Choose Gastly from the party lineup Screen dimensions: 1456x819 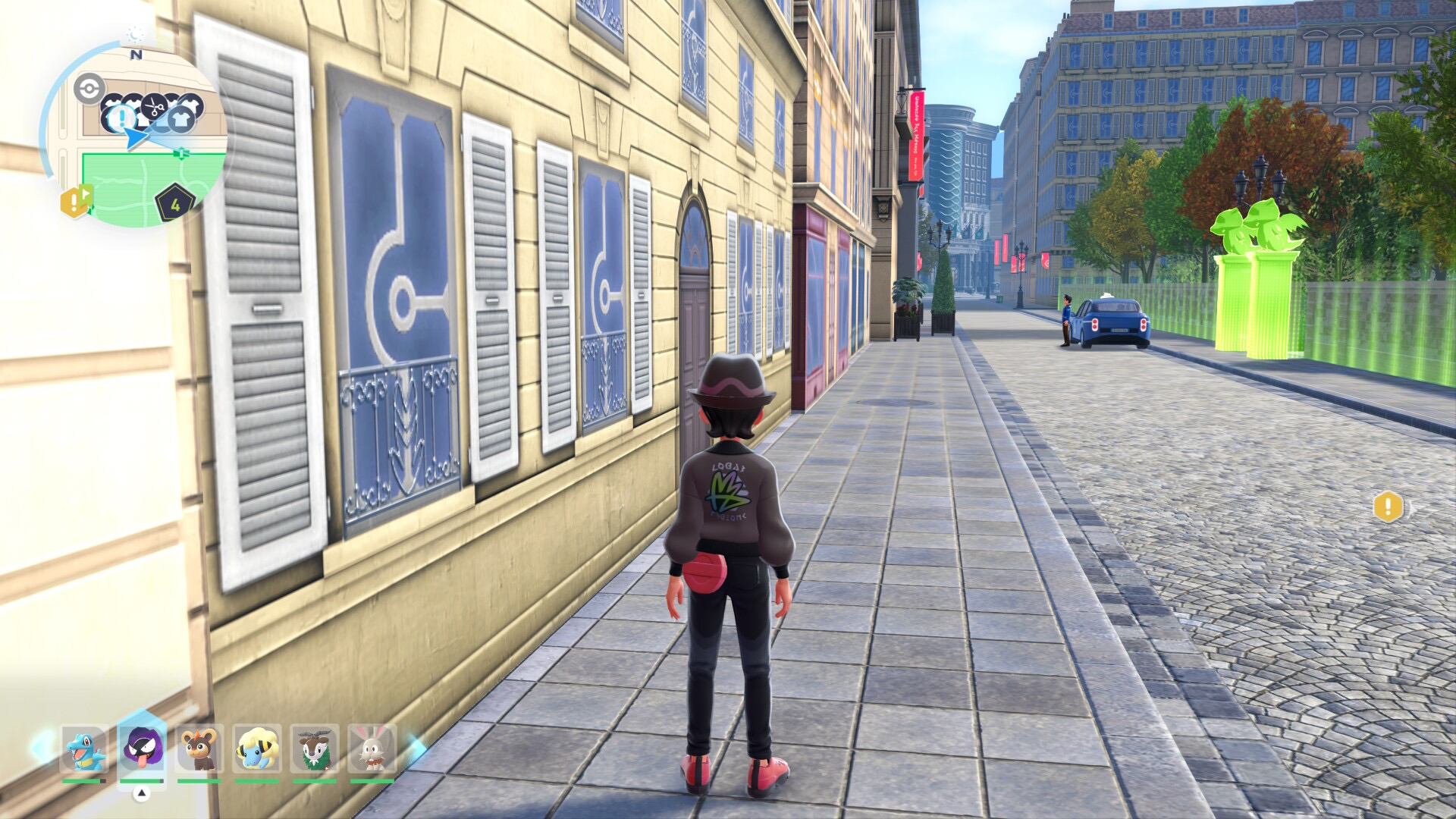pos(142,748)
